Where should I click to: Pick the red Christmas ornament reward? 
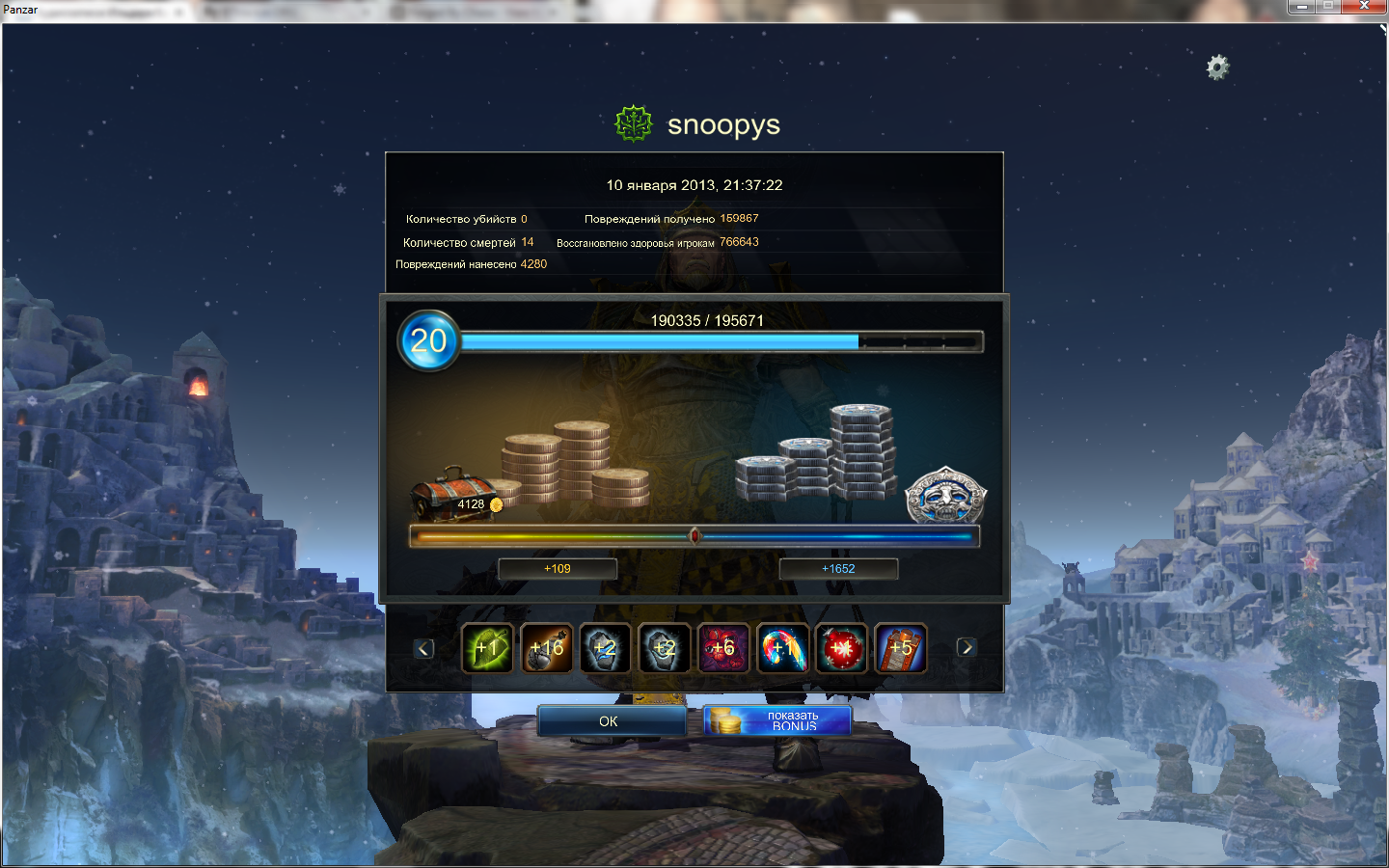[841, 647]
